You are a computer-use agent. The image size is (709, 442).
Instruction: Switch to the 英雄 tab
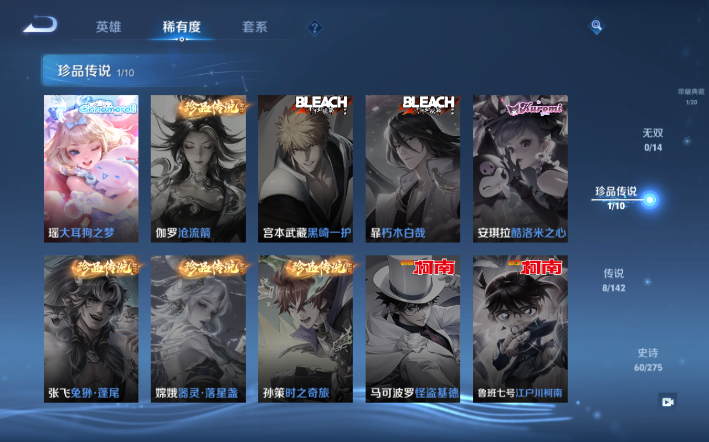click(109, 27)
